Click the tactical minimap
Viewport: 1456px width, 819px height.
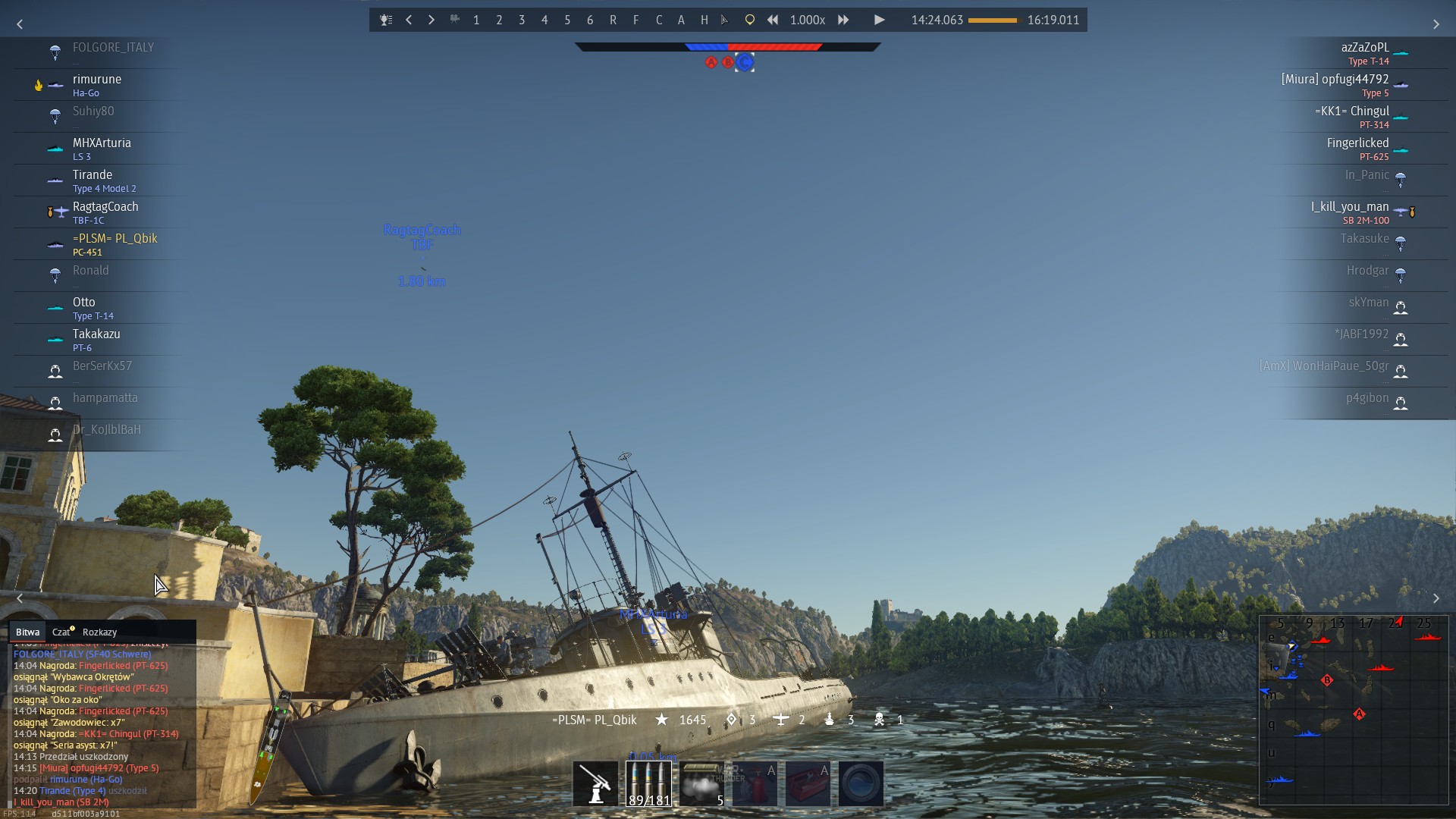pyautogui.click(x=1354, y=710)
